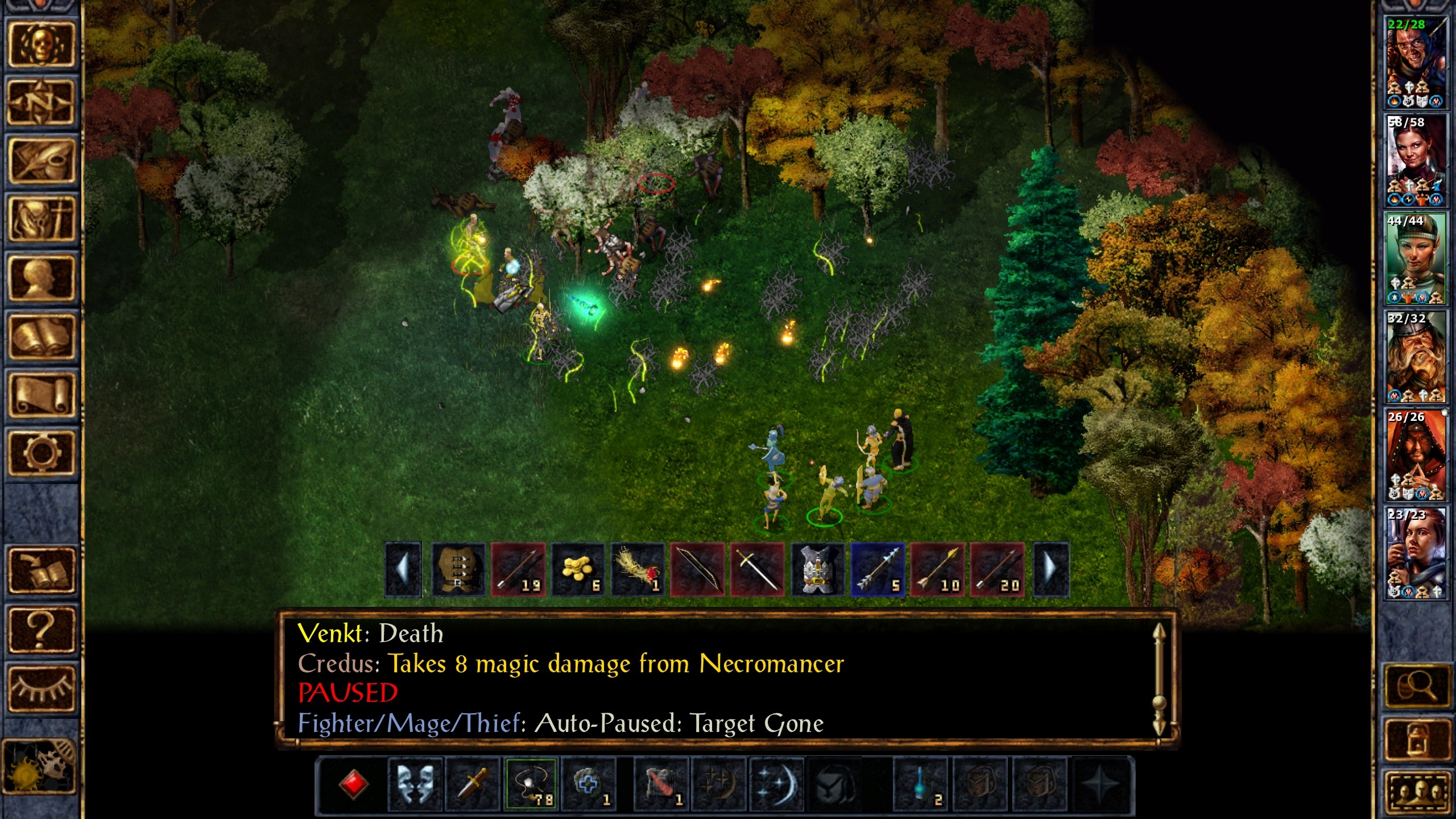
Task: Open the area map with the compass button
Action: click(41, 102)
